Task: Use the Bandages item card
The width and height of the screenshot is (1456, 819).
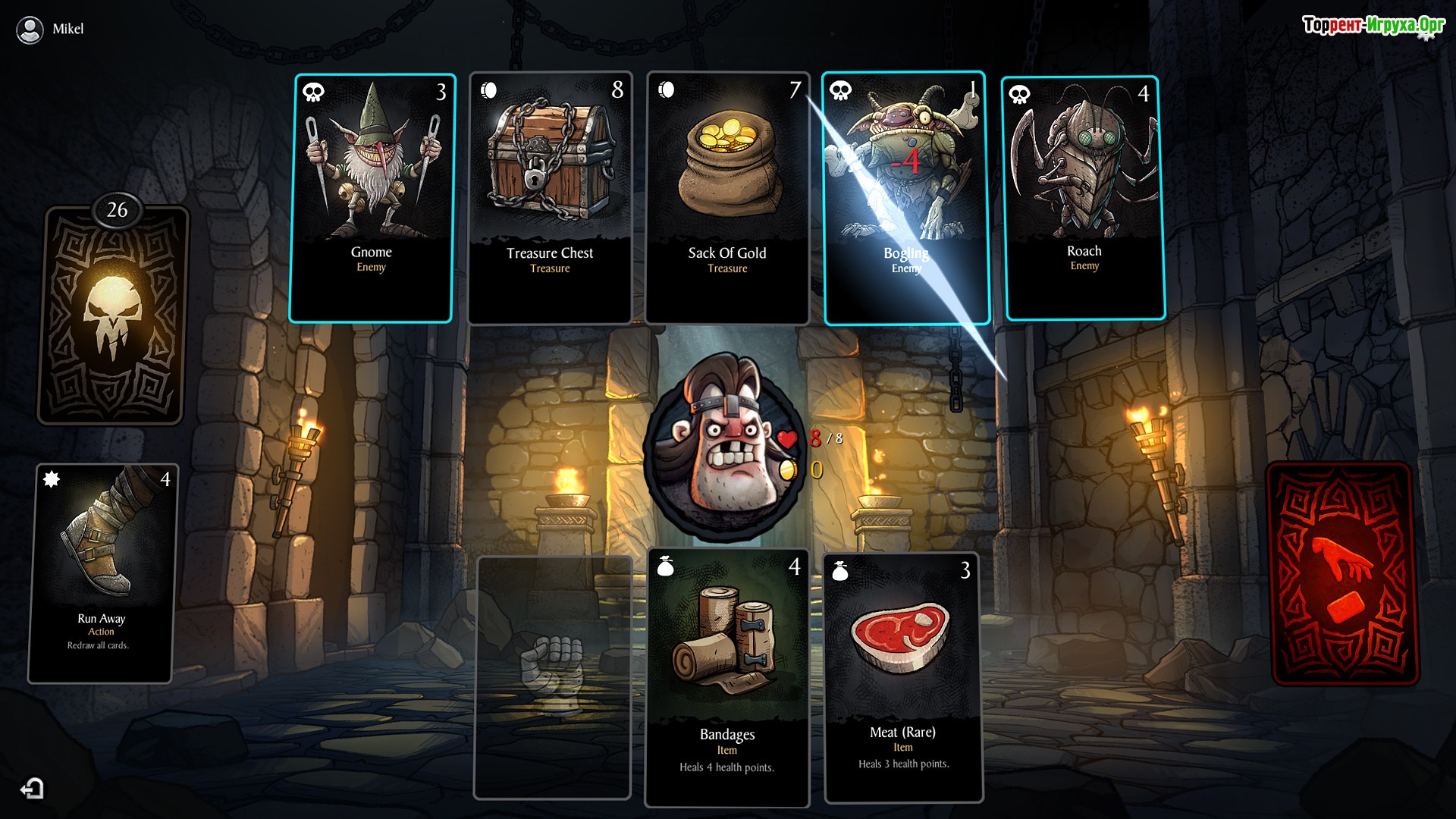Action: [727, 677]
